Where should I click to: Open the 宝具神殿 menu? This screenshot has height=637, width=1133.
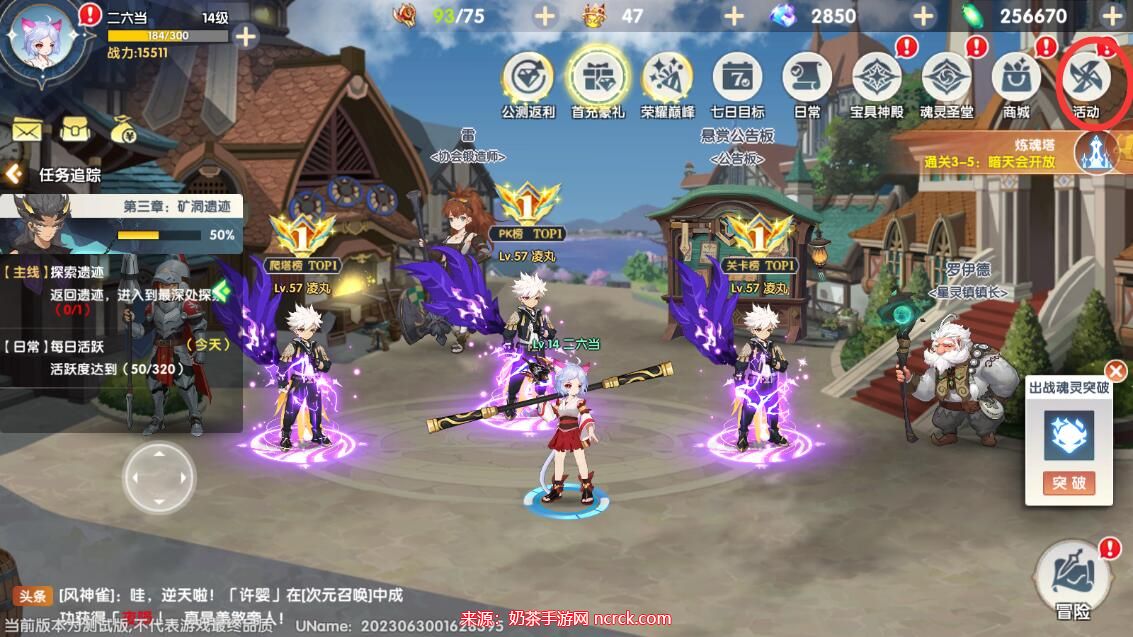point(877,78)
